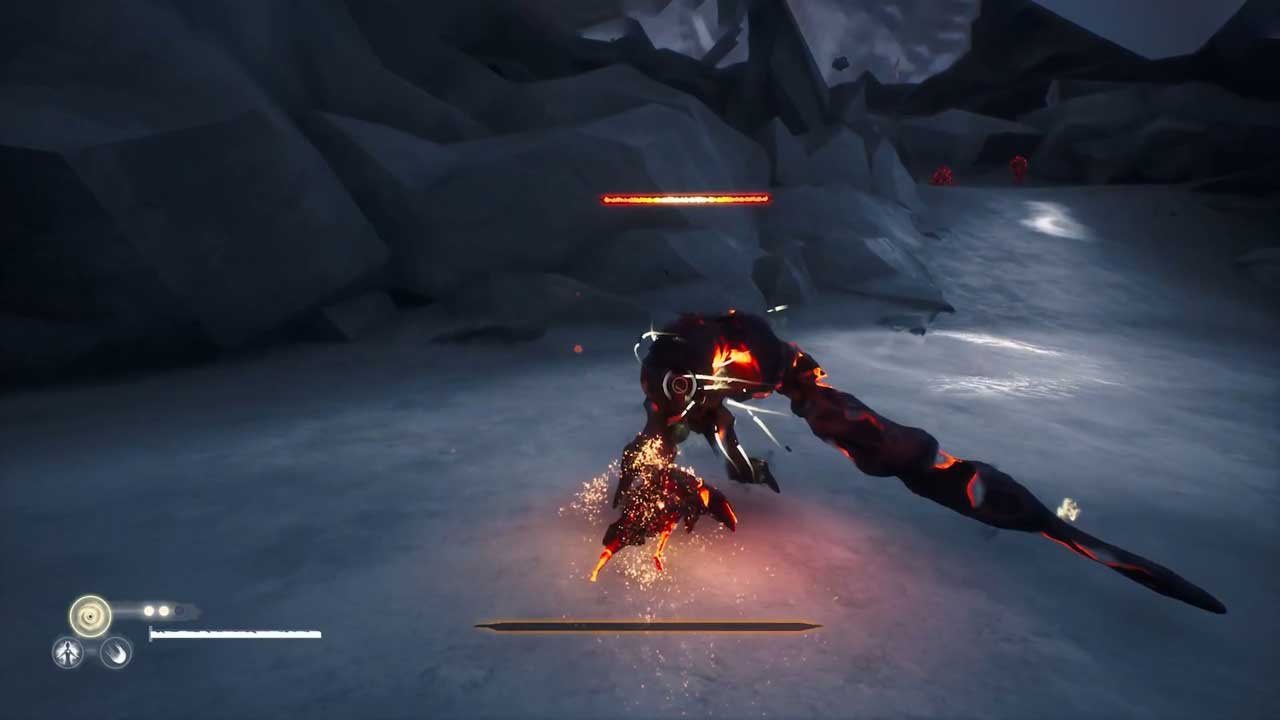Trigger the slash dash ability icon
The width and height of the screenshot is (1280, 720).
[x=116, y=653]
